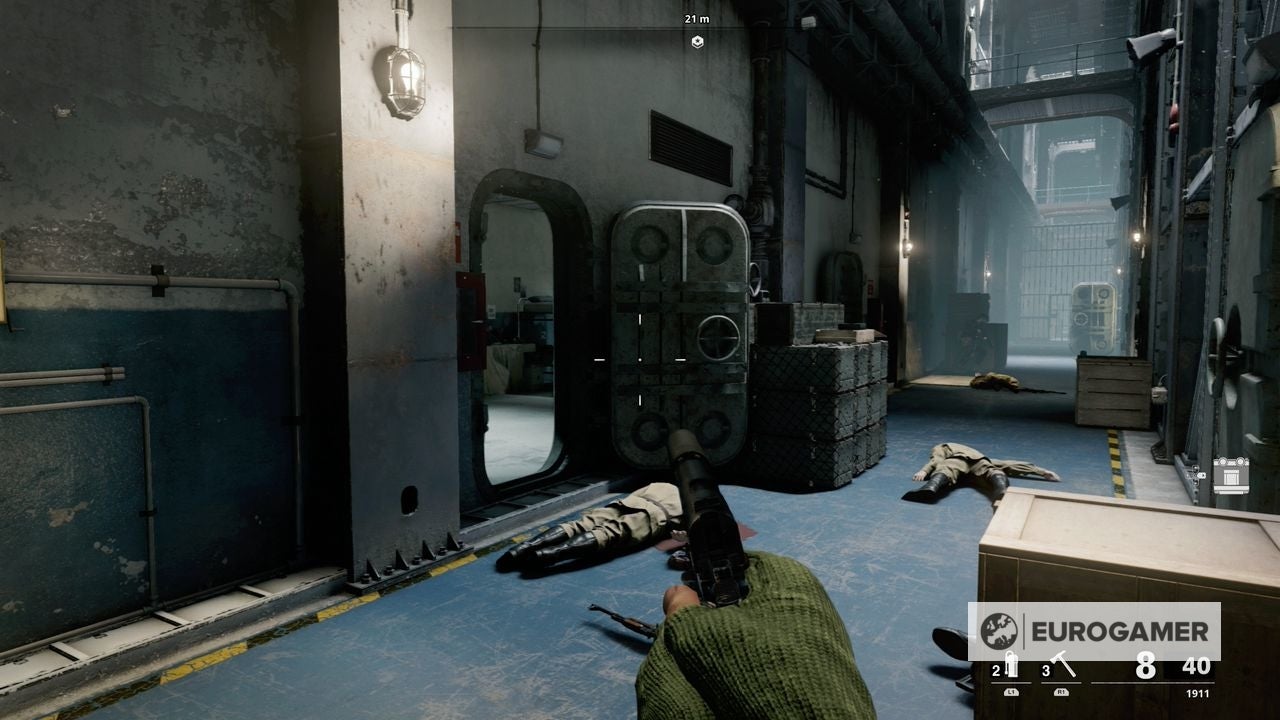Expand the objective tracker reading 21 m

(695, 17)
